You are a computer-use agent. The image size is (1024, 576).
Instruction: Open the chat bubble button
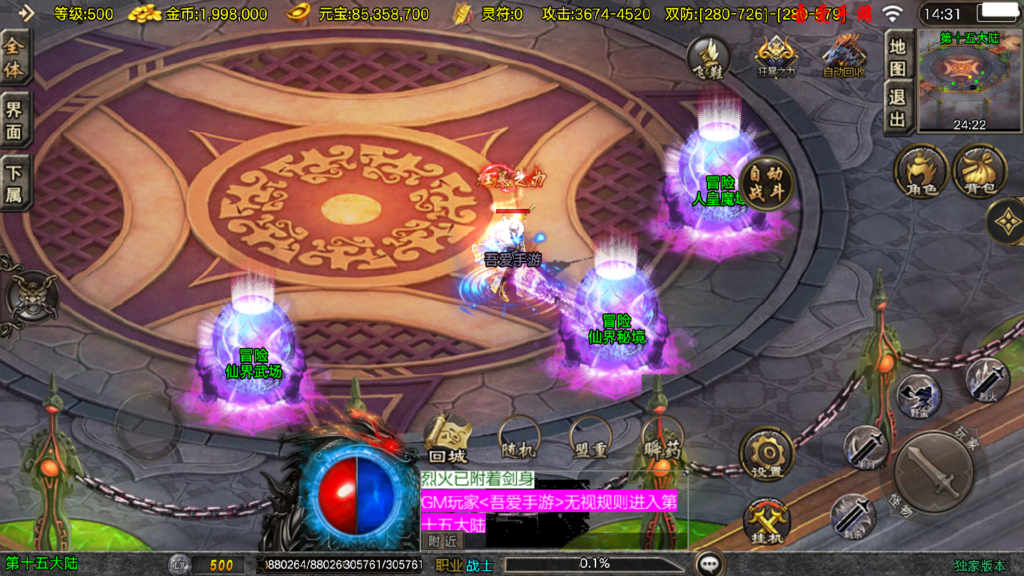pos(710,564)
